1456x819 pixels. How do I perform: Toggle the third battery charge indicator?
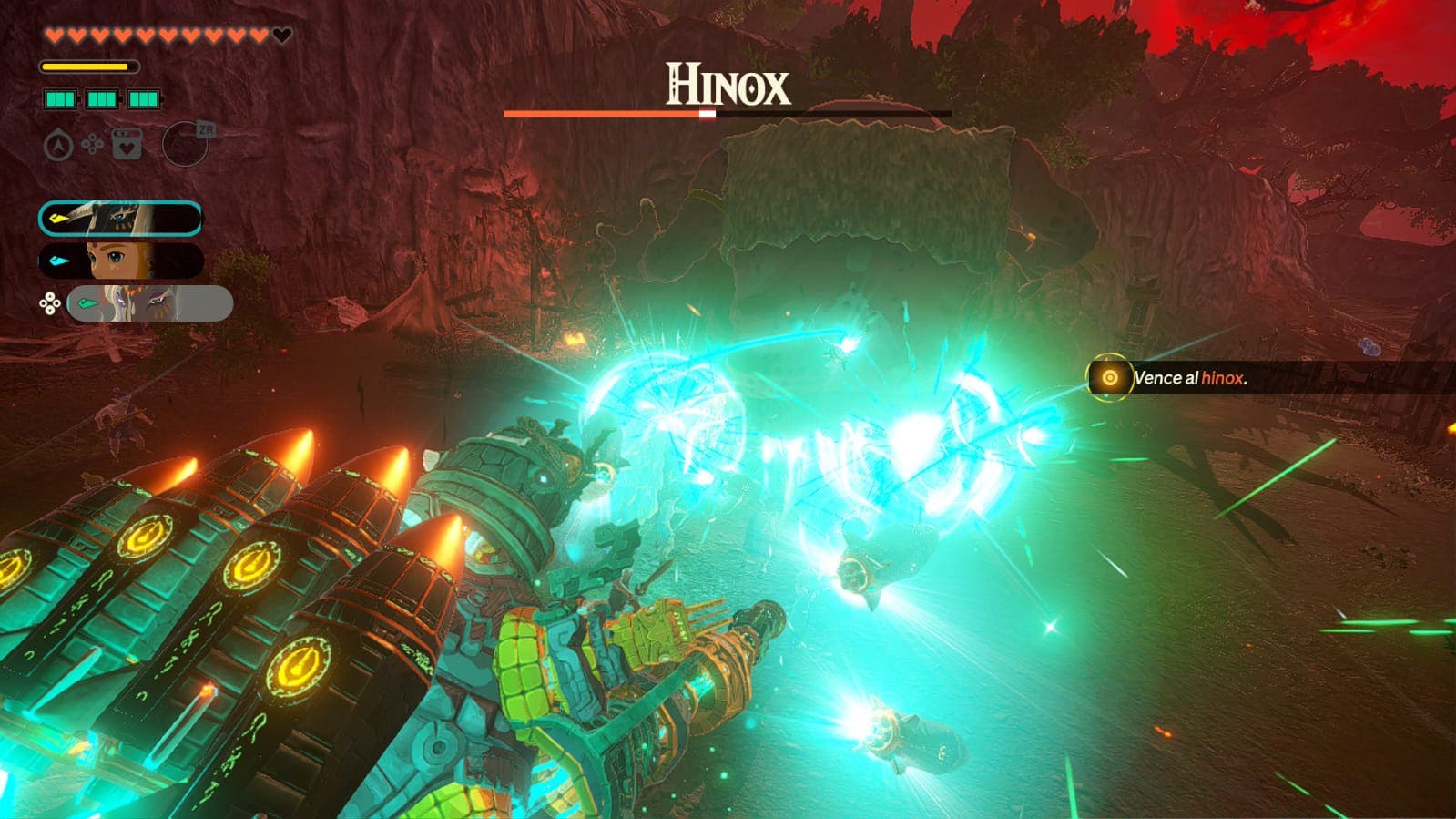coord(144,97)
